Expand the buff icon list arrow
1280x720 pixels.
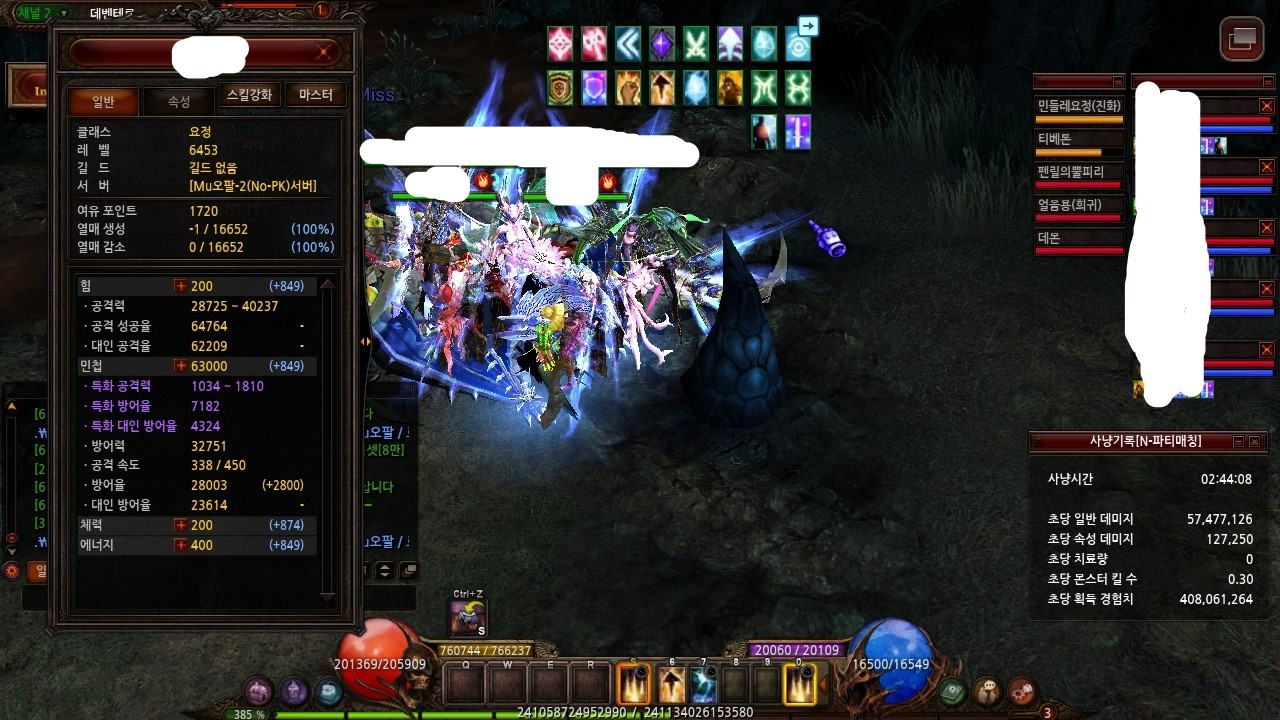point(809,27)
